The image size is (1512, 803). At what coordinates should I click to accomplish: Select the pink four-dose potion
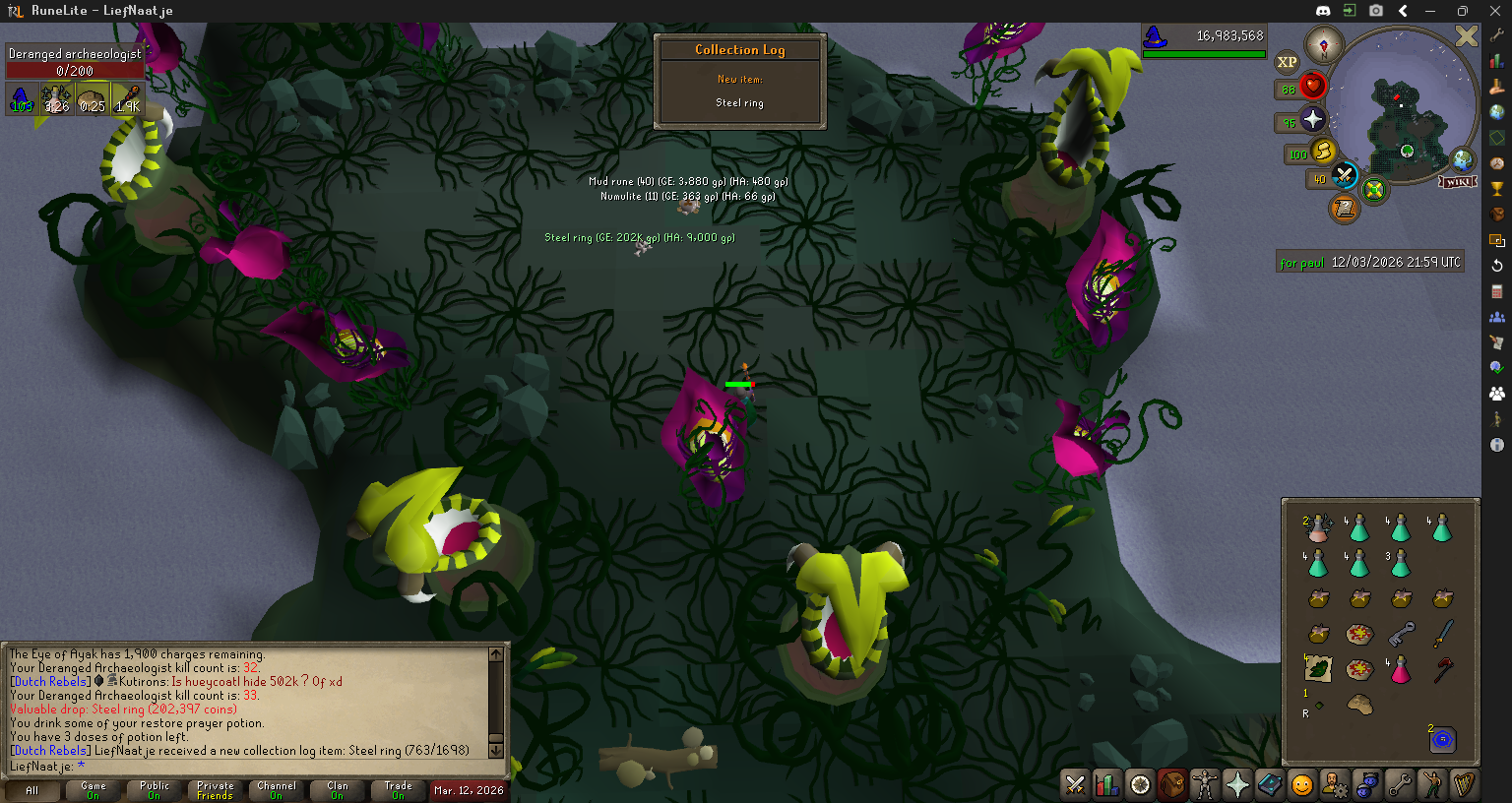coord(1401,670)
